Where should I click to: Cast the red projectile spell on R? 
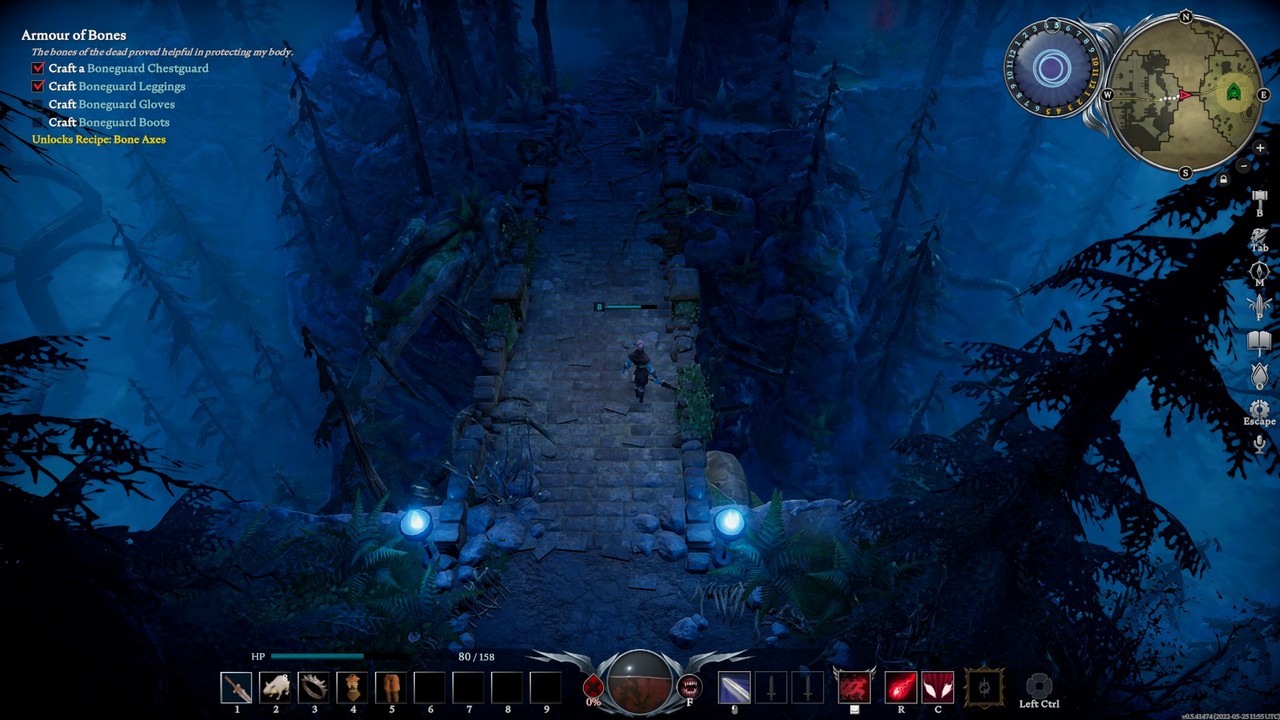click(901, 688)
